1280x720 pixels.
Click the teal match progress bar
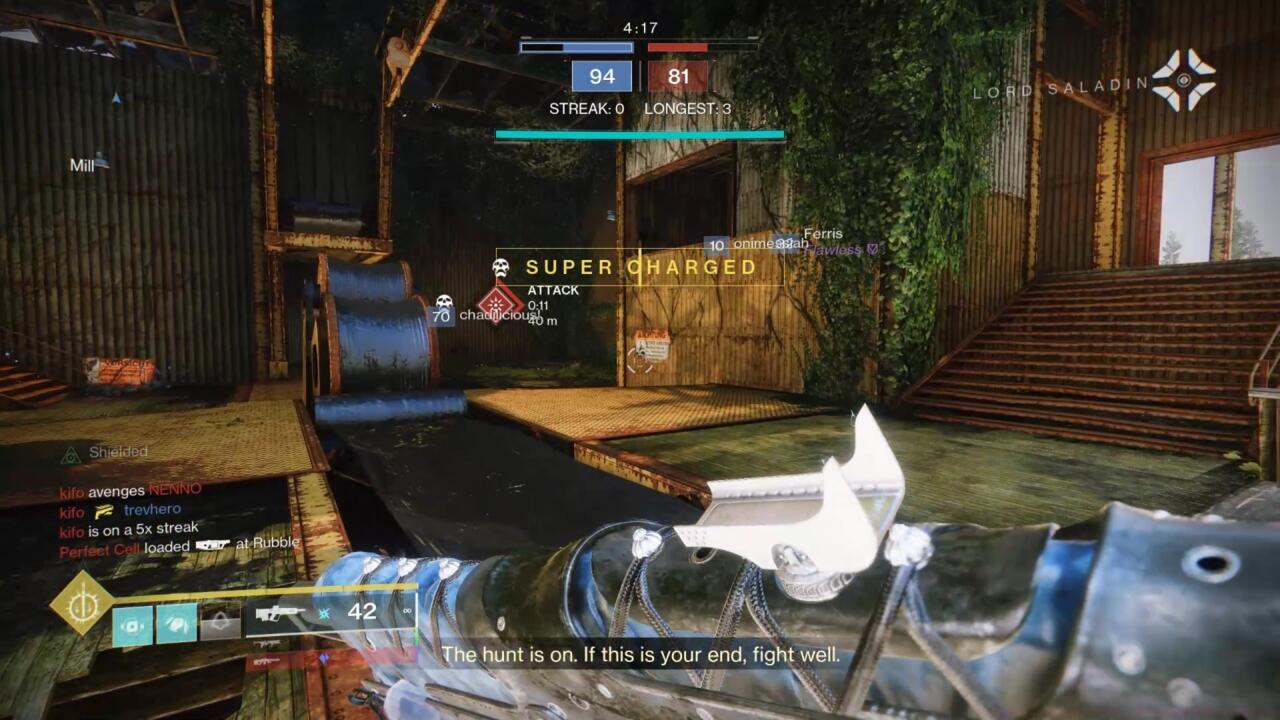(639, 131)
